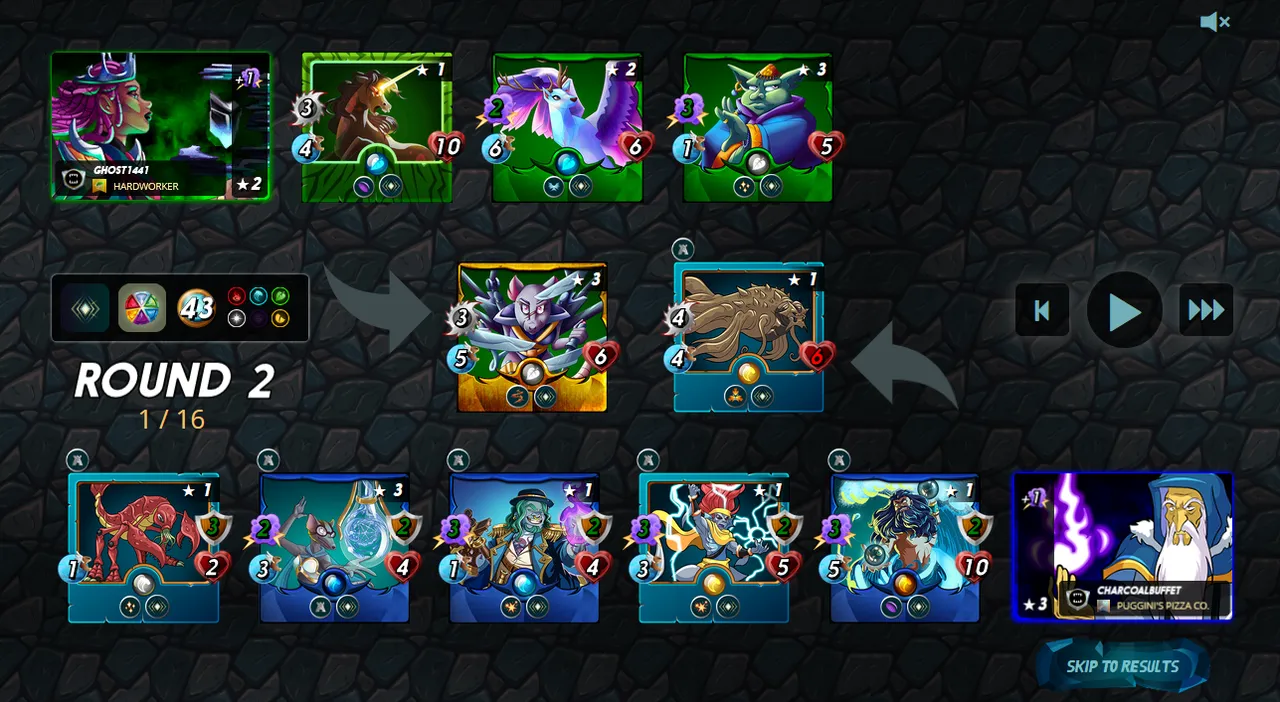Image resolution: width=1280 pixels, height=702 pixels.
Task: Toggle the muted sound speaker icon
Action: (1214, 22)
